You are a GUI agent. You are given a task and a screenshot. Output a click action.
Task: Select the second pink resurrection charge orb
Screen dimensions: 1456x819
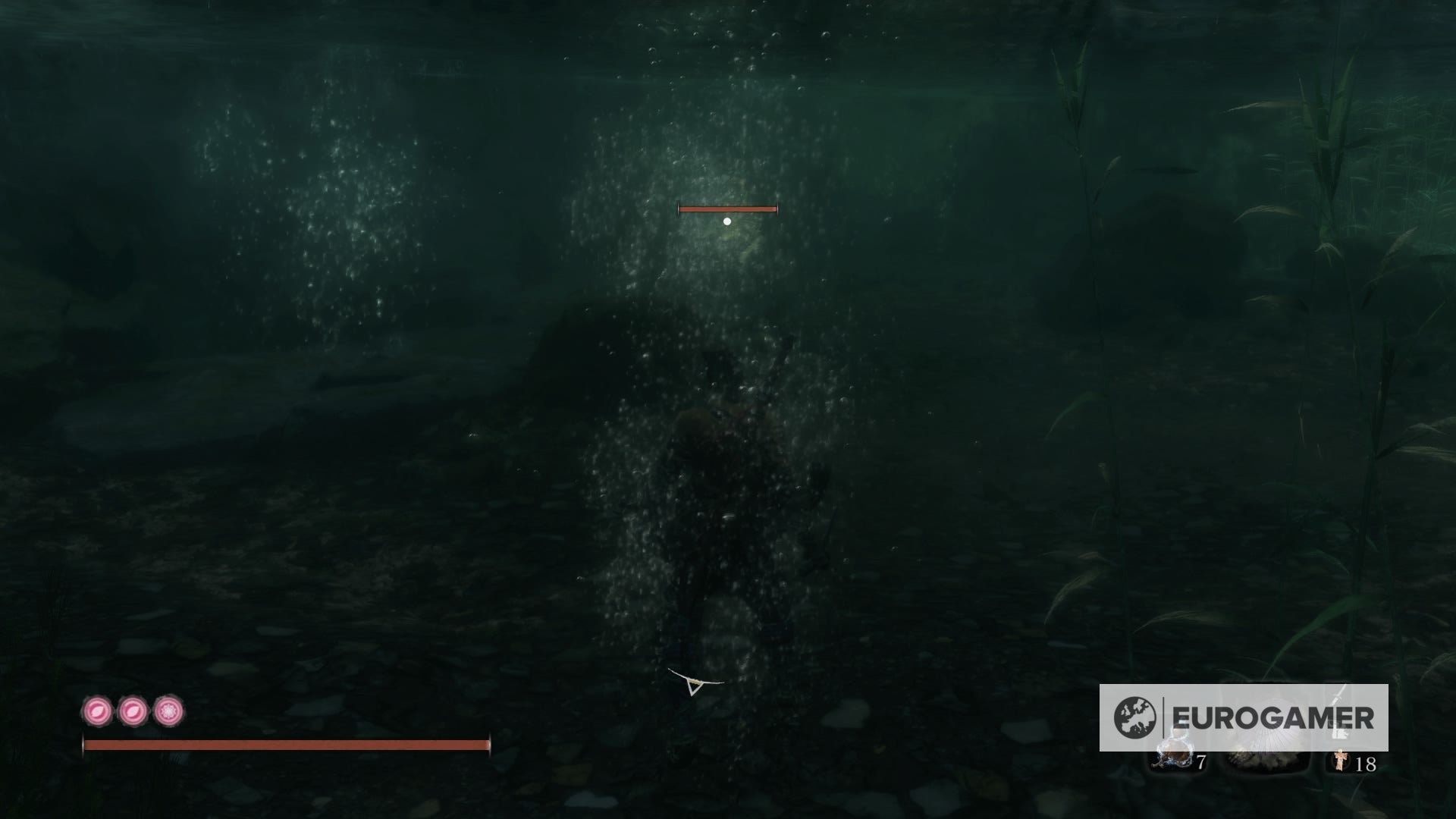133,711
